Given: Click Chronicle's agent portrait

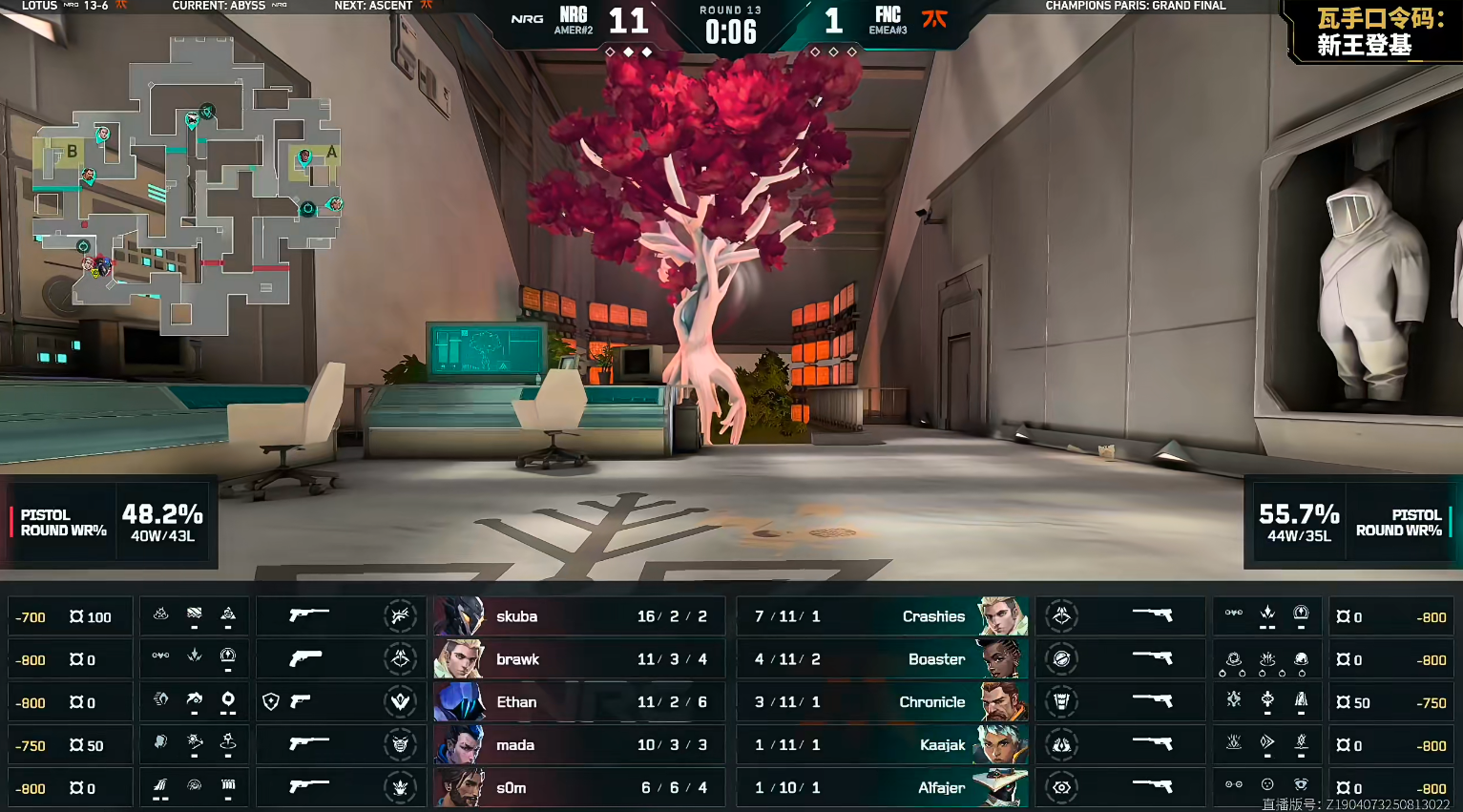Looking at the screenshot, I should pyautogui.click(x=1001, y=702).
